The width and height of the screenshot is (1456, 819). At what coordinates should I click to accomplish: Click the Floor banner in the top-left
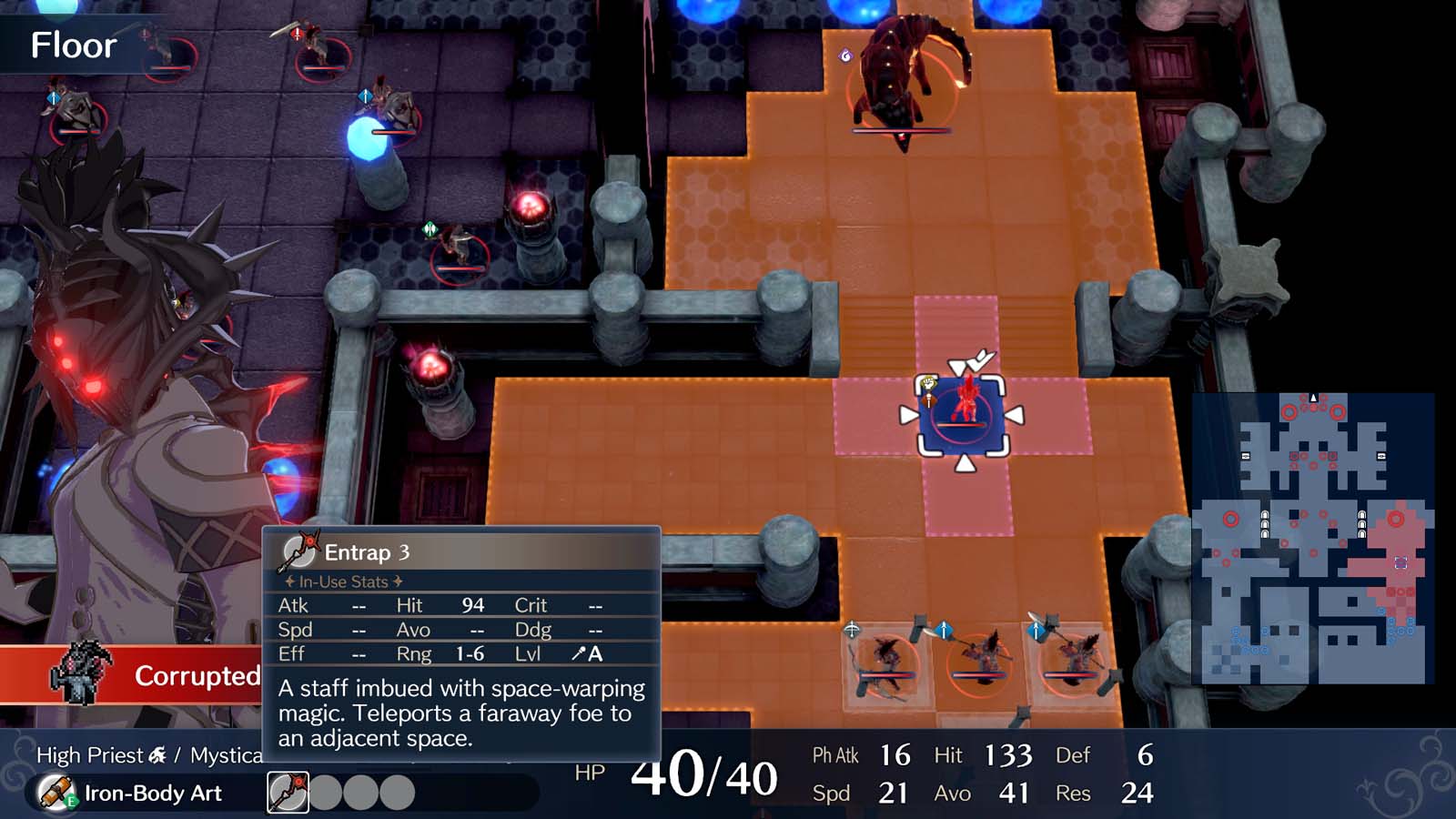(73, 45)
